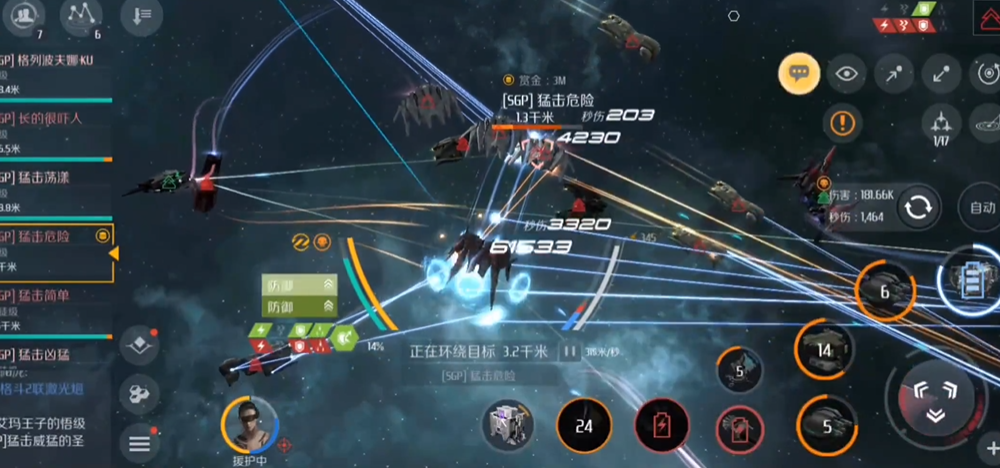
Task: Tap the pilot portrait labeled 援护中
Action: pos(247,423)
